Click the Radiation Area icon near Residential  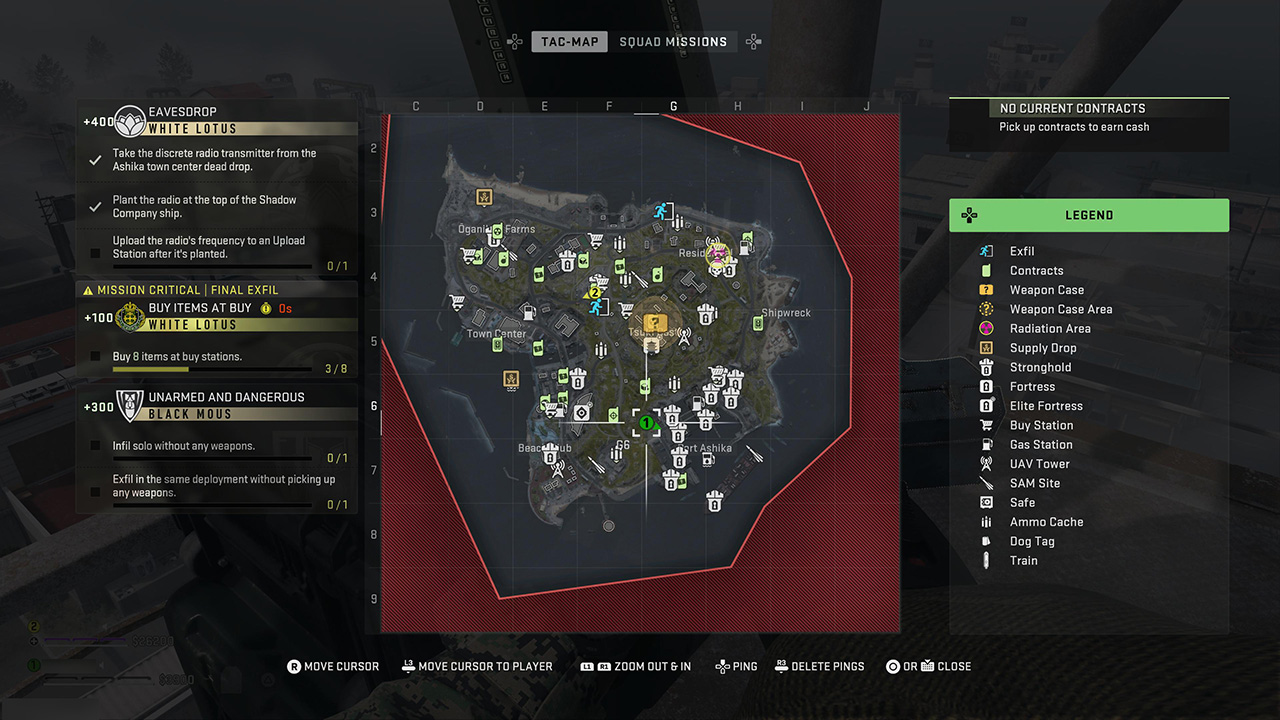[x=717, y=254]
